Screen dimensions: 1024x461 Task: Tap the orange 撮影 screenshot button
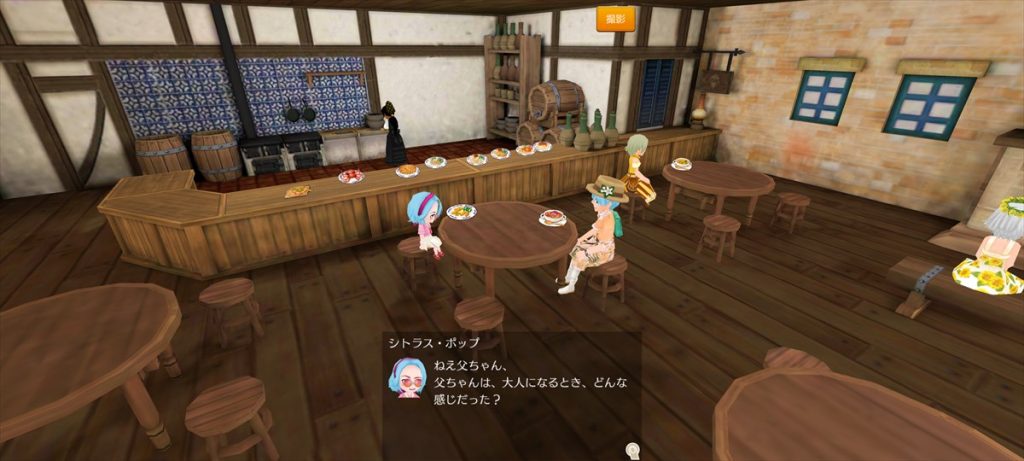tap(616, 19)
